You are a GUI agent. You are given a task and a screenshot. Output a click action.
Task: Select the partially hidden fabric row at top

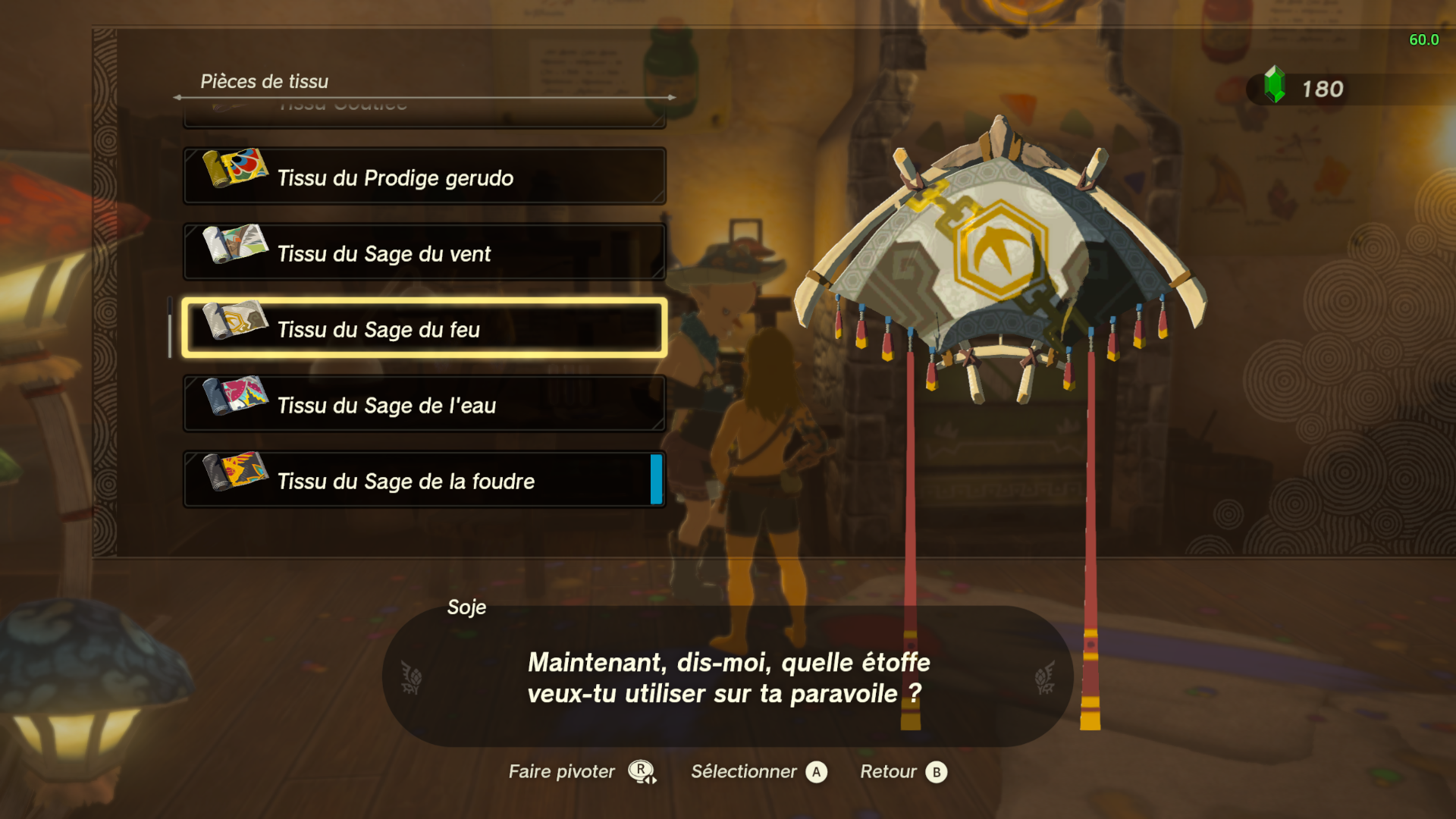425,114
